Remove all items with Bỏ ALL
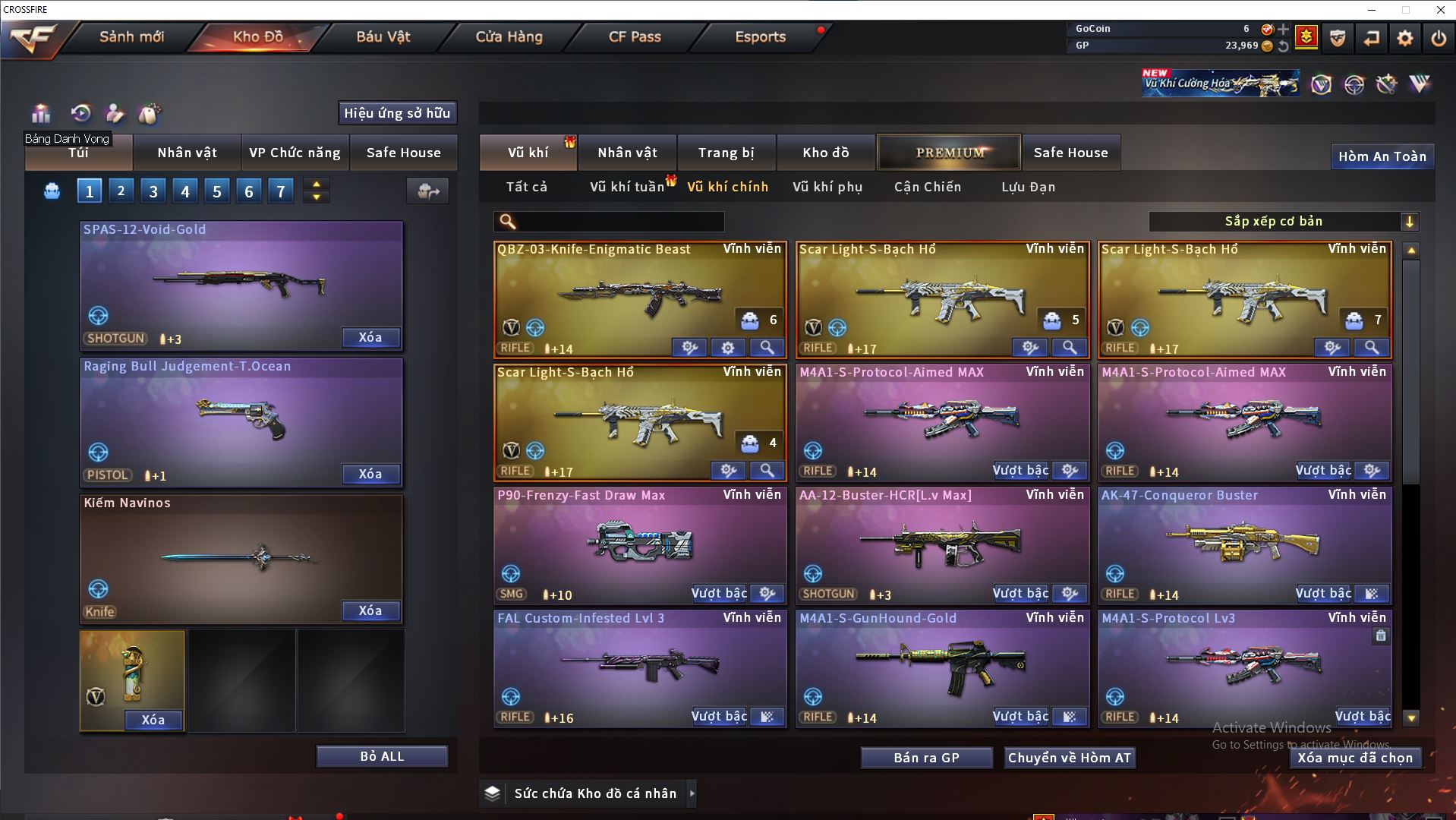Viewport: 1456px width, 820px height. tap(382, 756)
